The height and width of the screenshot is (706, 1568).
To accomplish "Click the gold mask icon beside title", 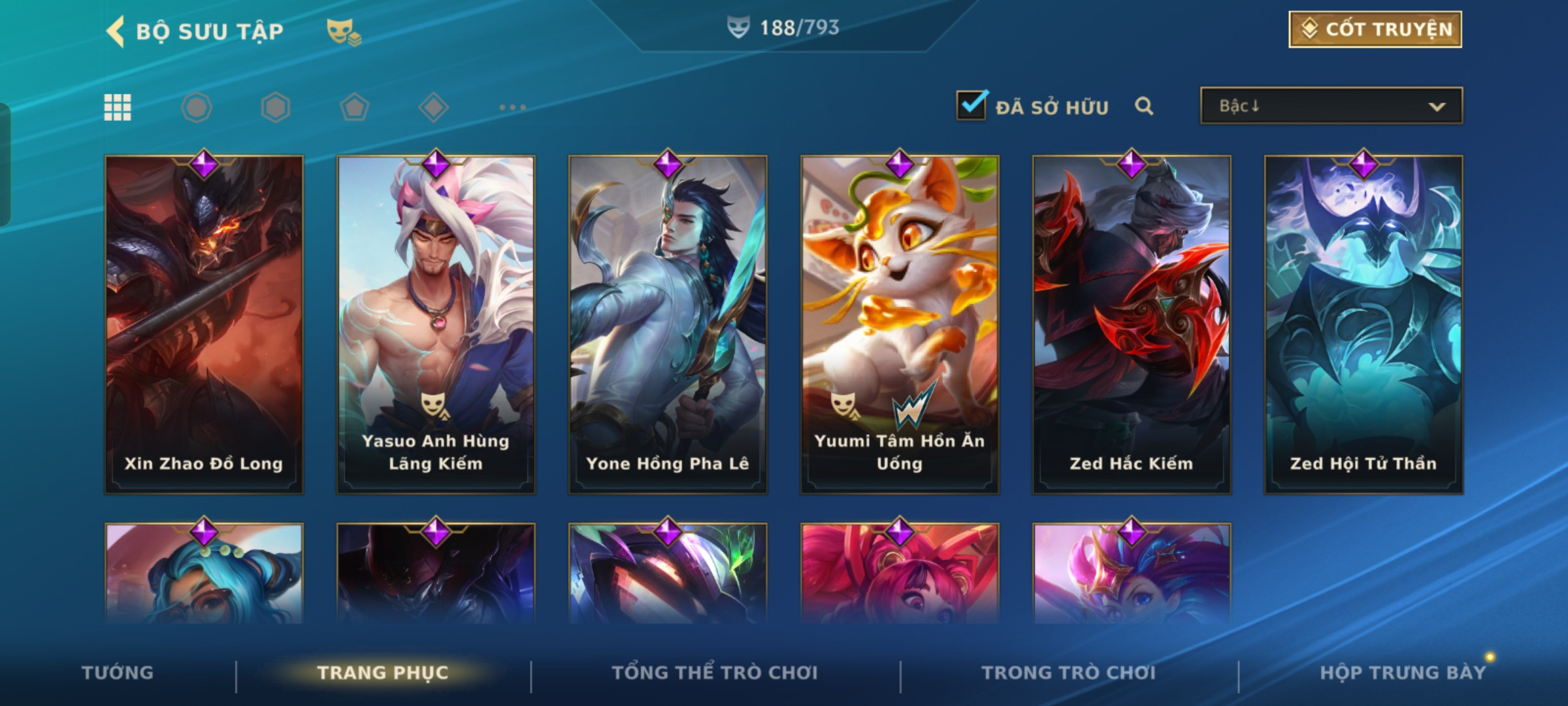I will [343, 31].
